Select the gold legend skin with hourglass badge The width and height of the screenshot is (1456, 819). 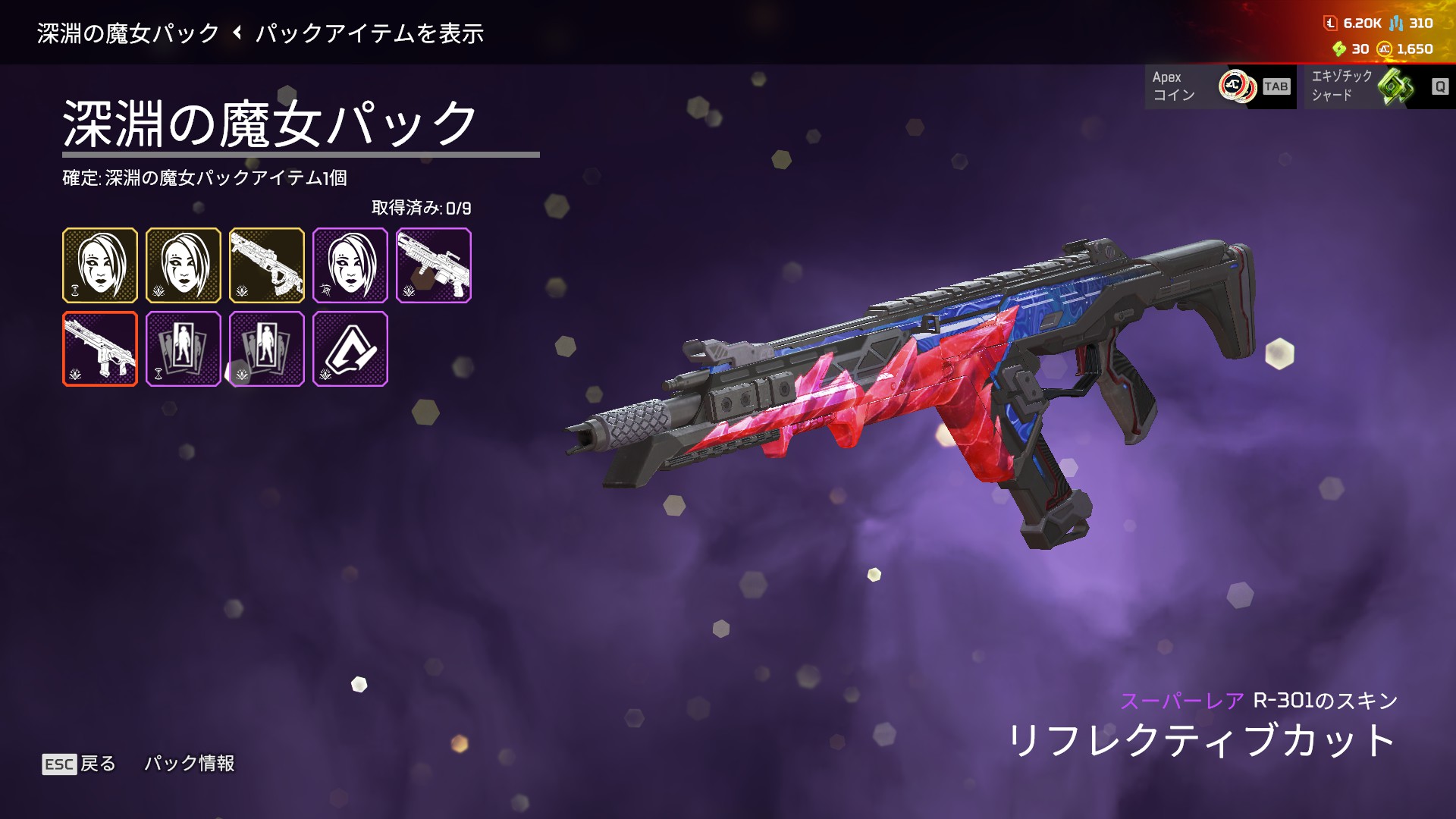100,265
